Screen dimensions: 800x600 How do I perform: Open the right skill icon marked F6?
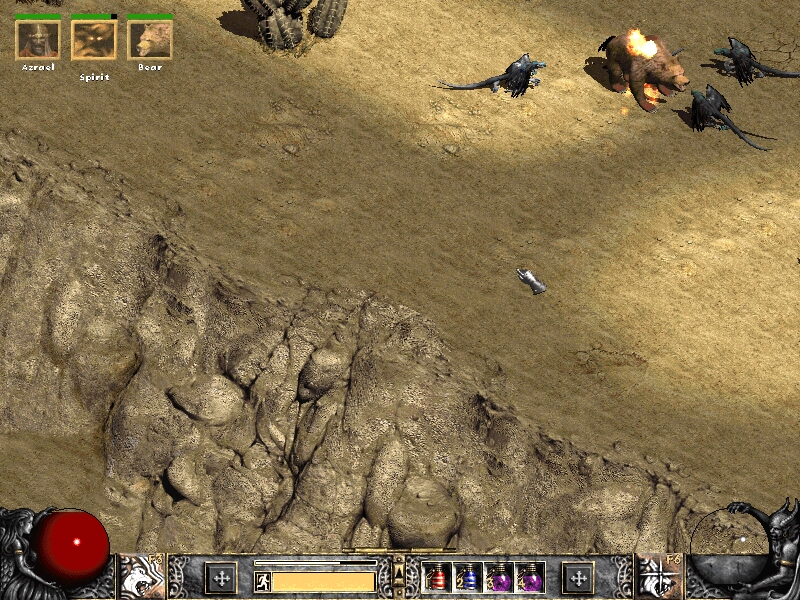[x=659, y=576]
